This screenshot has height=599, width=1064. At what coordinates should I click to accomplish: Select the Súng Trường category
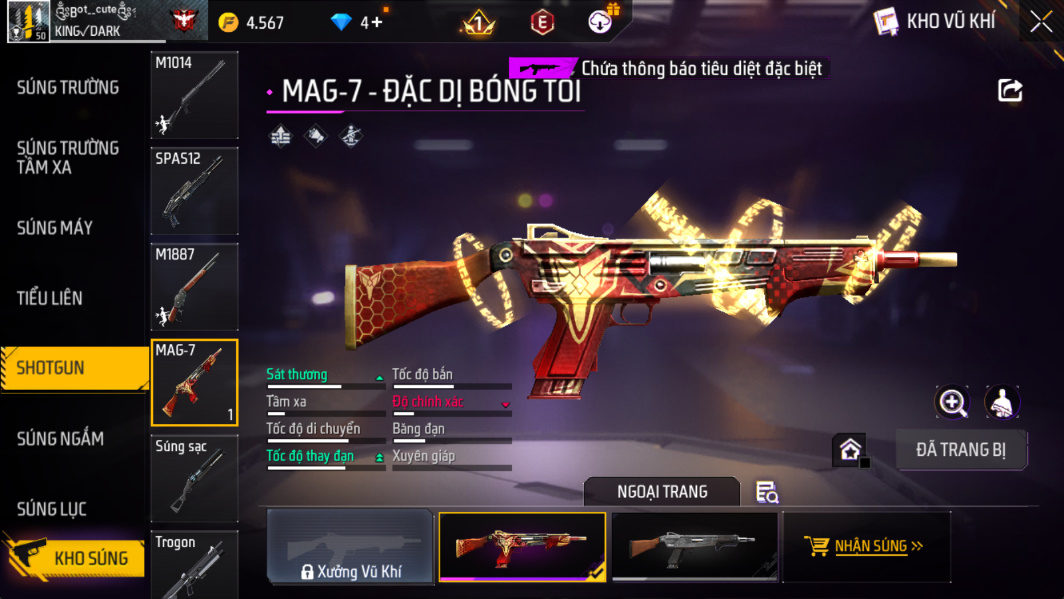(x=68, y=88)
